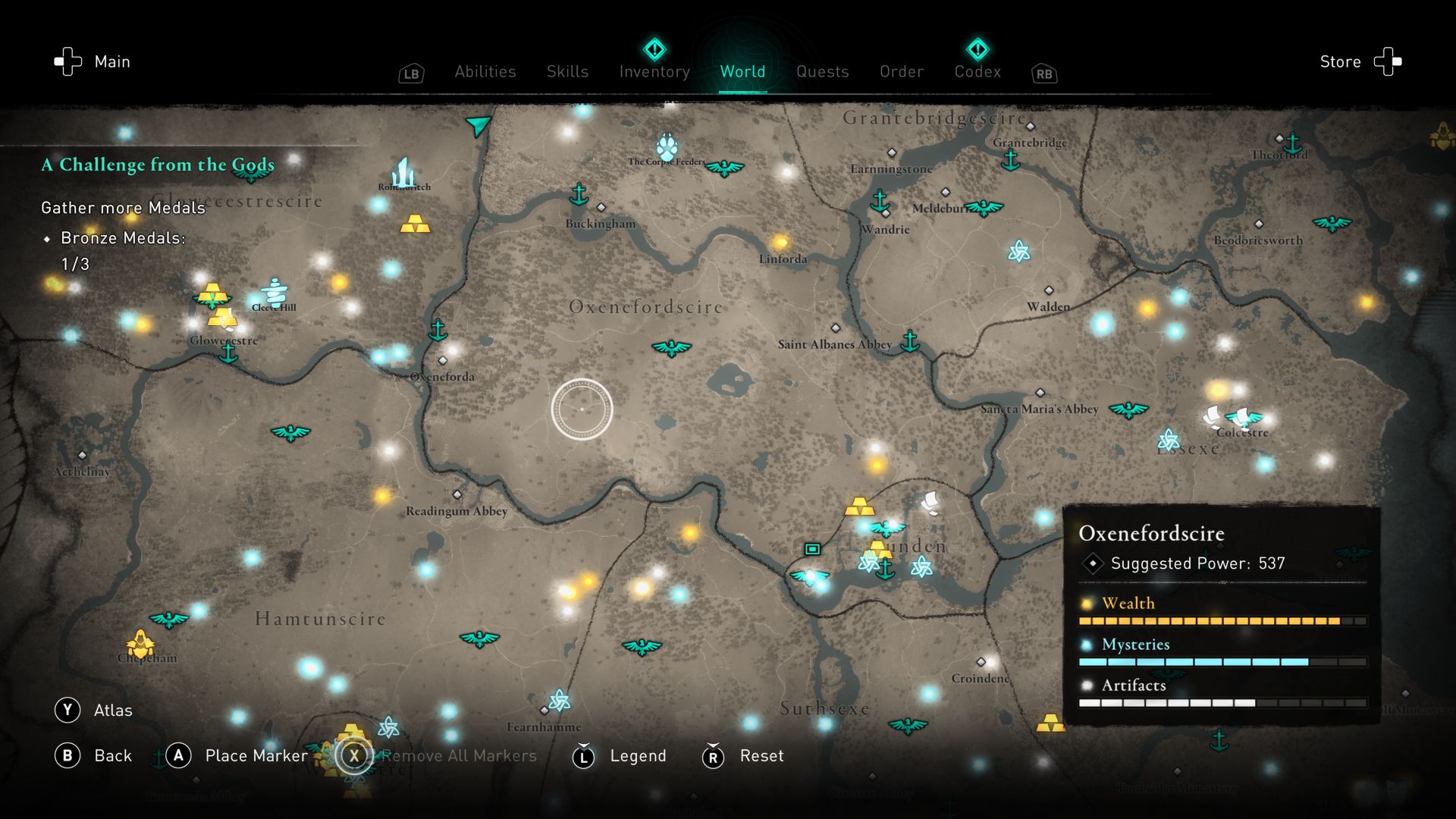Open the Skills tab

click(567, 72)
